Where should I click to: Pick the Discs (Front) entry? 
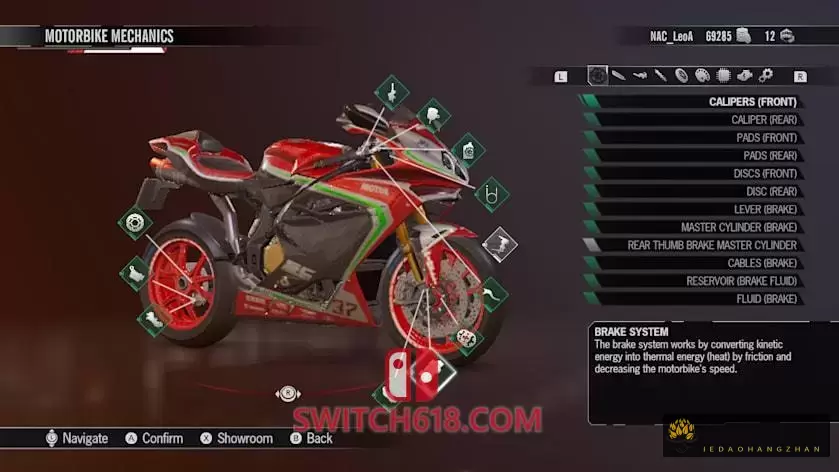(765, 173)
